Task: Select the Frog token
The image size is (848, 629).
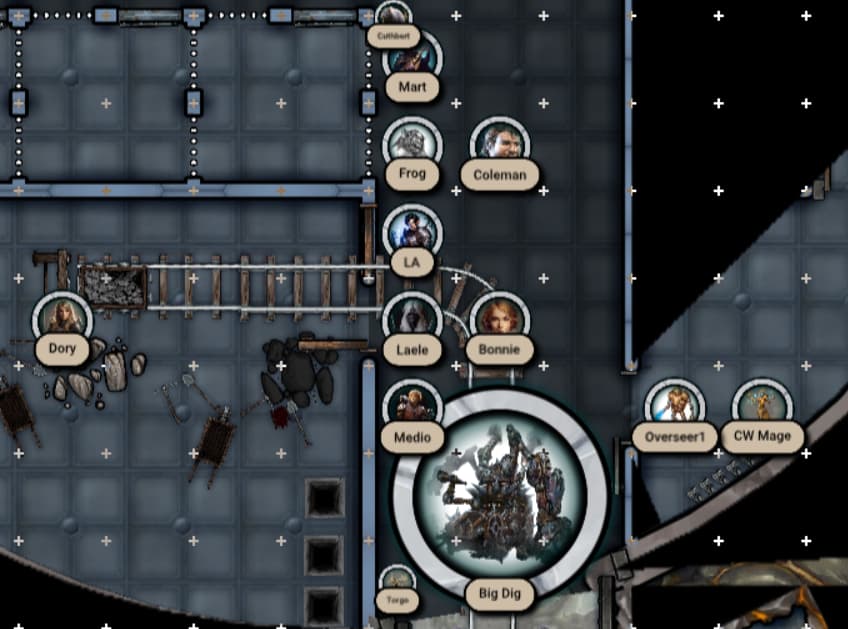Action: tap(412, 145)
